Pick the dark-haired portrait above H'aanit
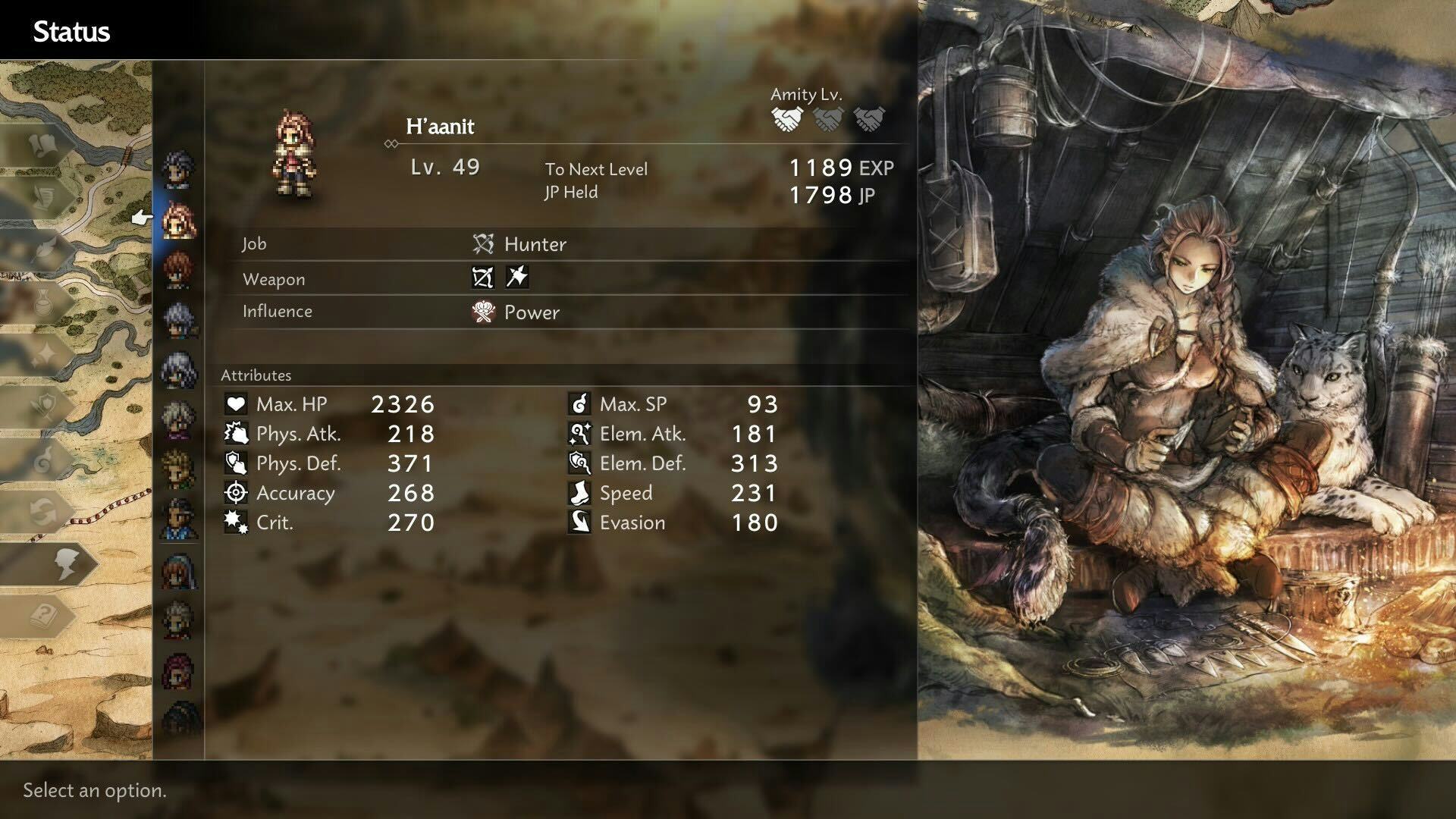Viewport: 1456px width, 819px height. [x=179, y=170]
